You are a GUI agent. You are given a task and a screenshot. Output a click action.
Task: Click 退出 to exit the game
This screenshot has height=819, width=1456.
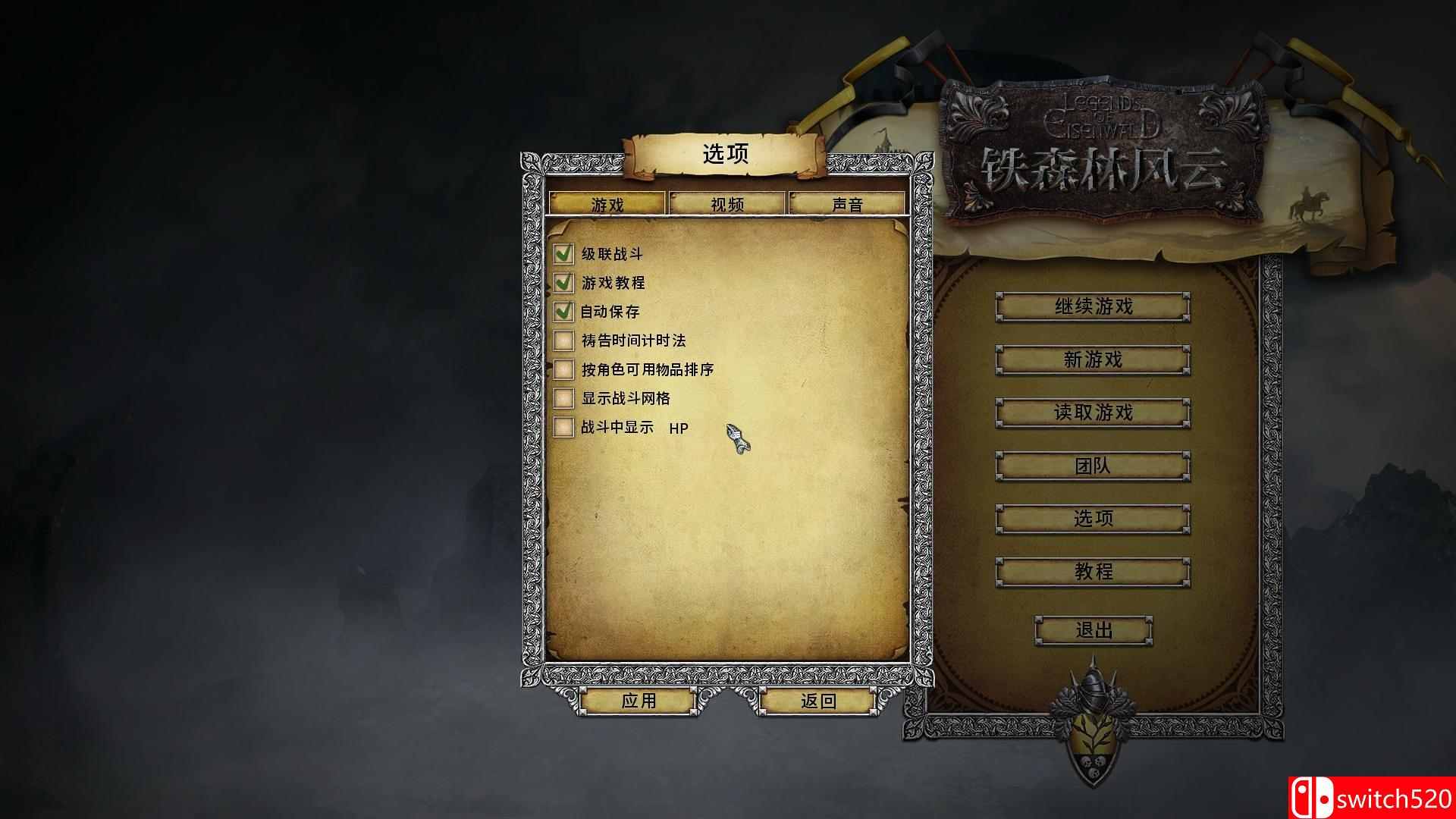1097,630
